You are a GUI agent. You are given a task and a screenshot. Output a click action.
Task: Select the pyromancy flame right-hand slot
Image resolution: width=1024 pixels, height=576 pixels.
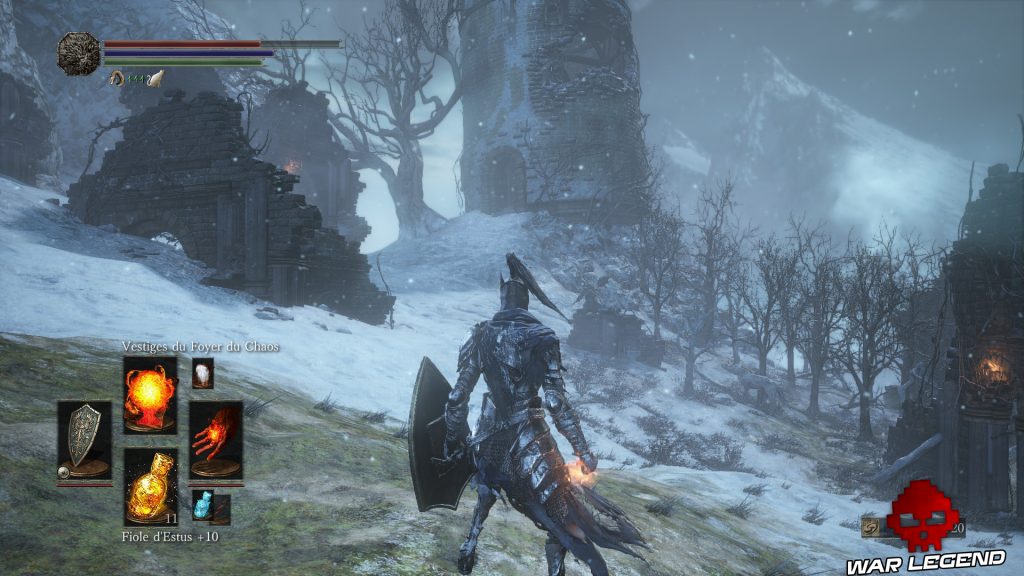(x=215, y=439)
